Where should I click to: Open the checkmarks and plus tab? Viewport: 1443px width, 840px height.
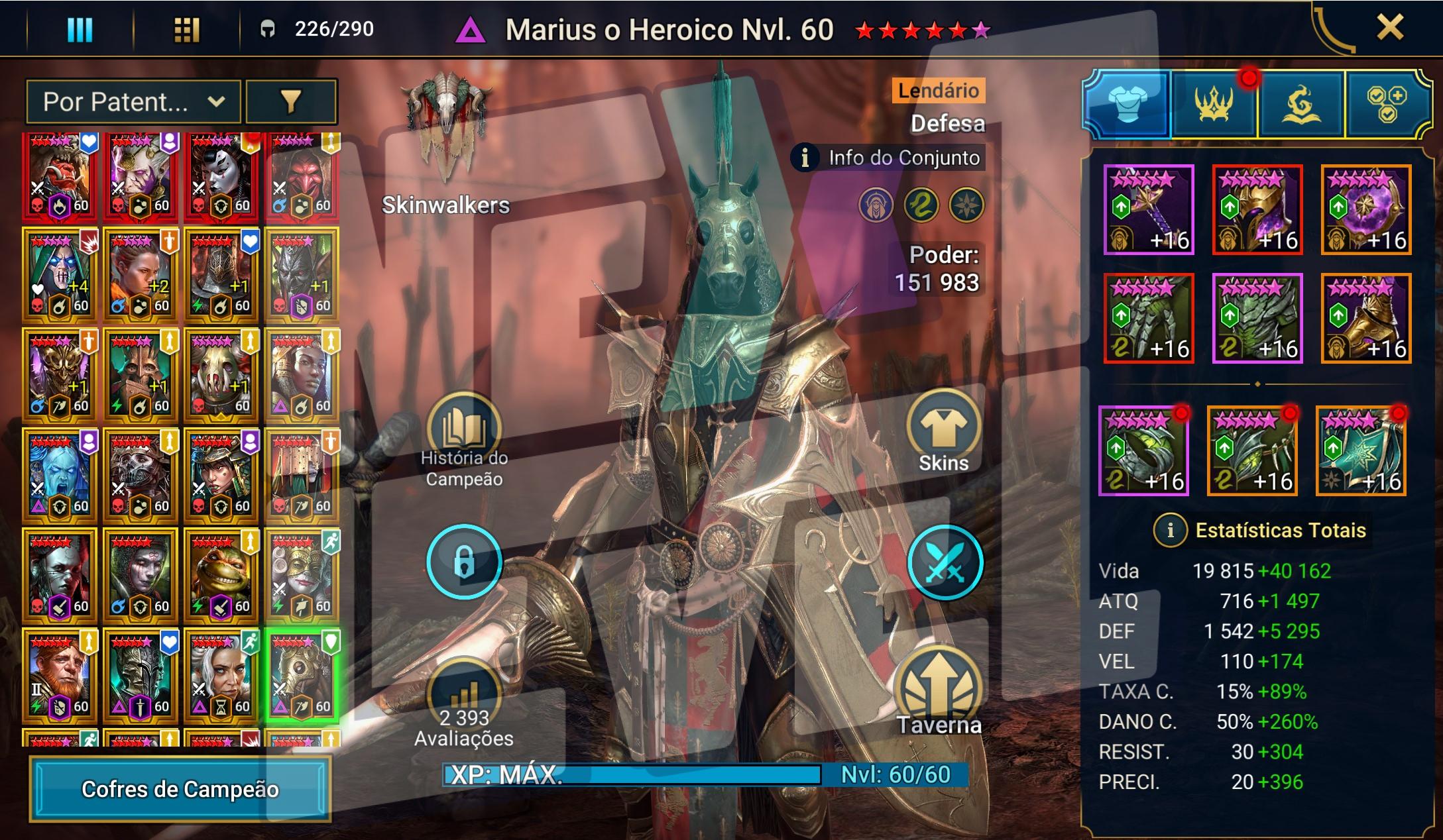(1386, 105)
